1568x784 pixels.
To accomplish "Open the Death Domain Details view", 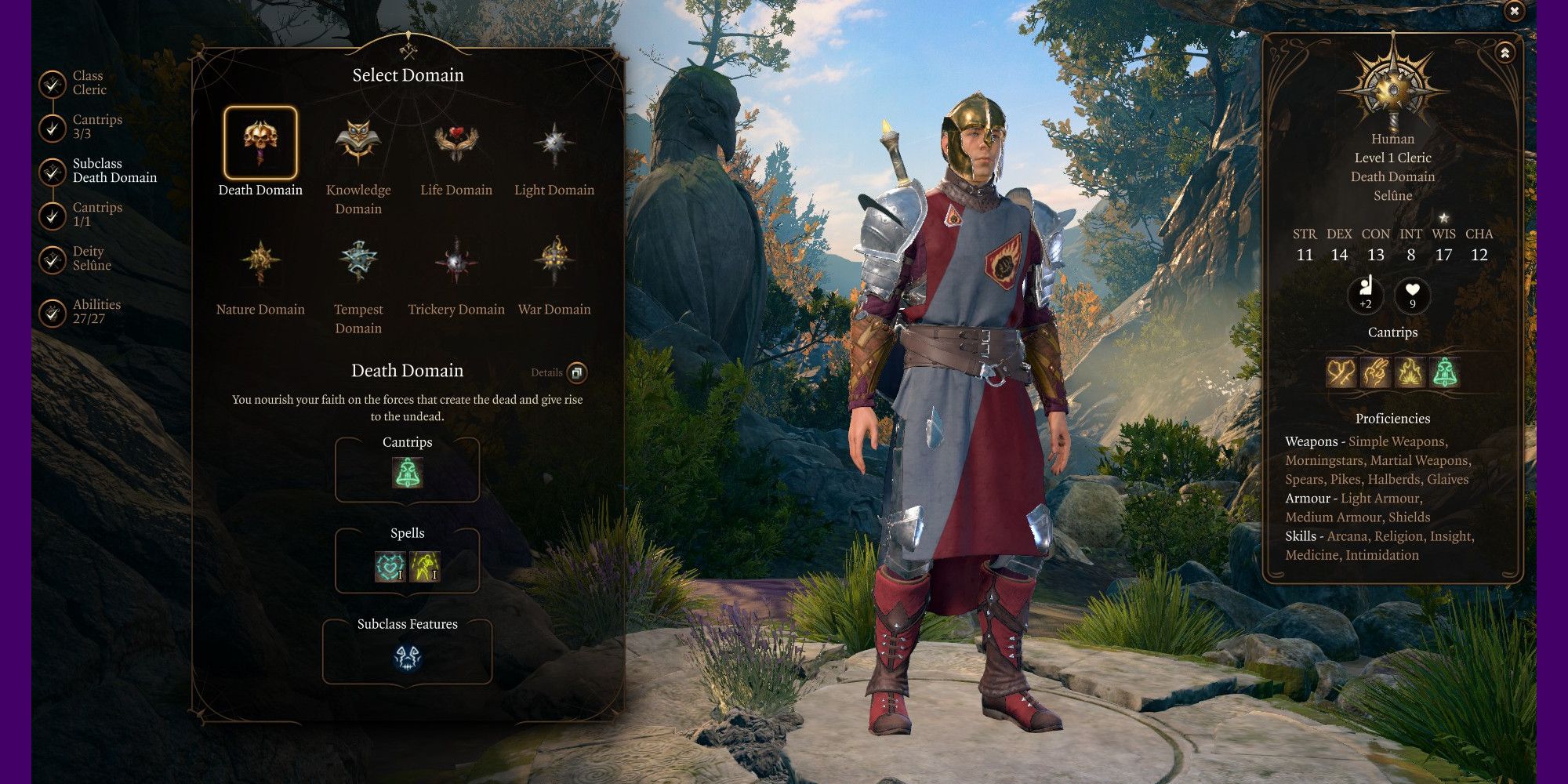I will coord(576,372).
